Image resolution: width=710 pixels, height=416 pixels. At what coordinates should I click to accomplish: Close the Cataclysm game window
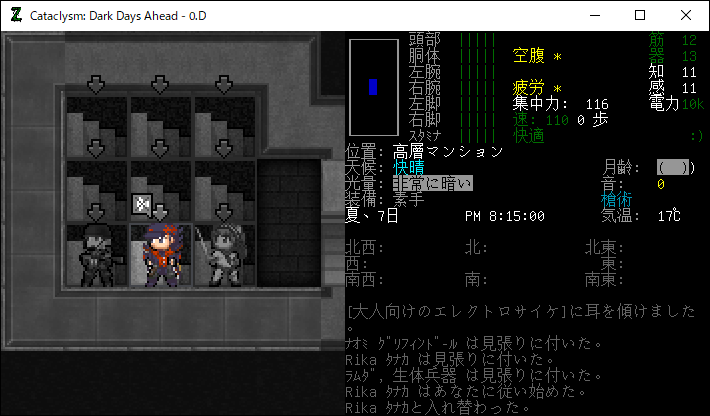[686, 15]
